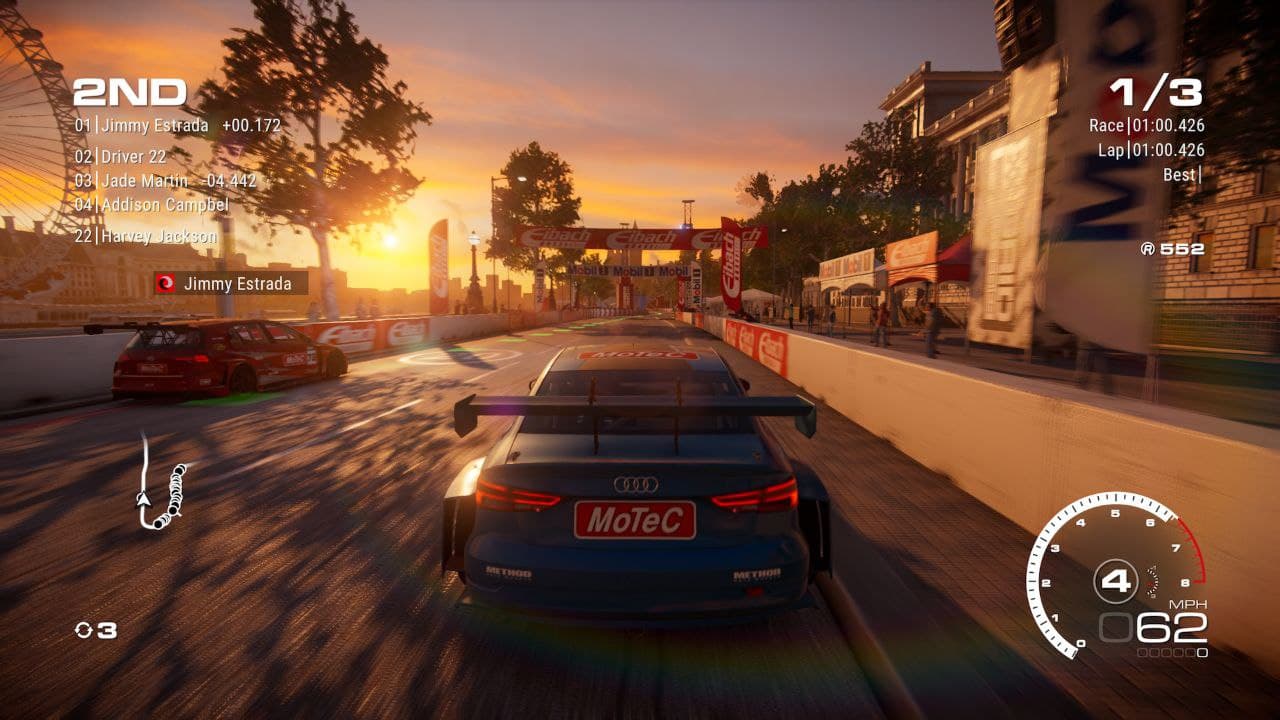The width and height of the screenshot is (1280, 720).
Task: Select Jimmy Estrada's leaderboard row in first place
Action: coord(177,126)
